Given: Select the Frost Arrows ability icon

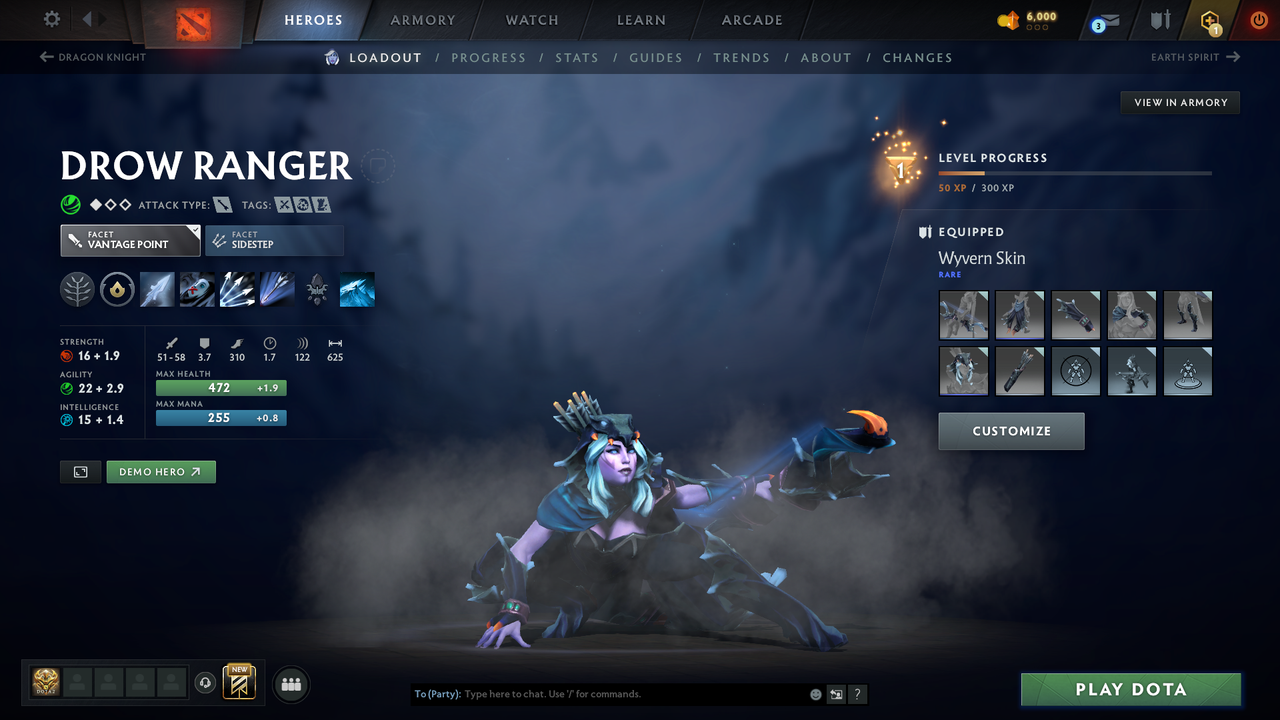Looking at the screenshot, I should pyautogui.click(x=157, y=289).
